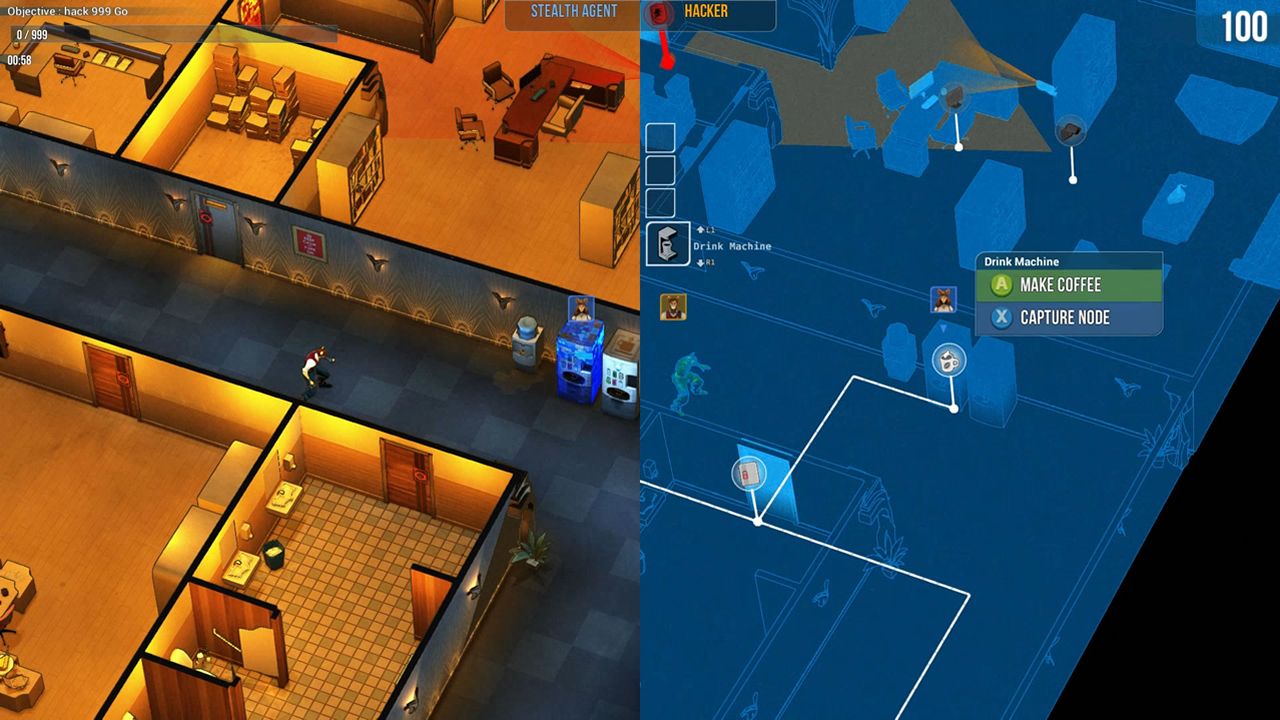Select the agent portrait icon below the device list
This screenshot has height=720, width=1280.
pos(672,307)
